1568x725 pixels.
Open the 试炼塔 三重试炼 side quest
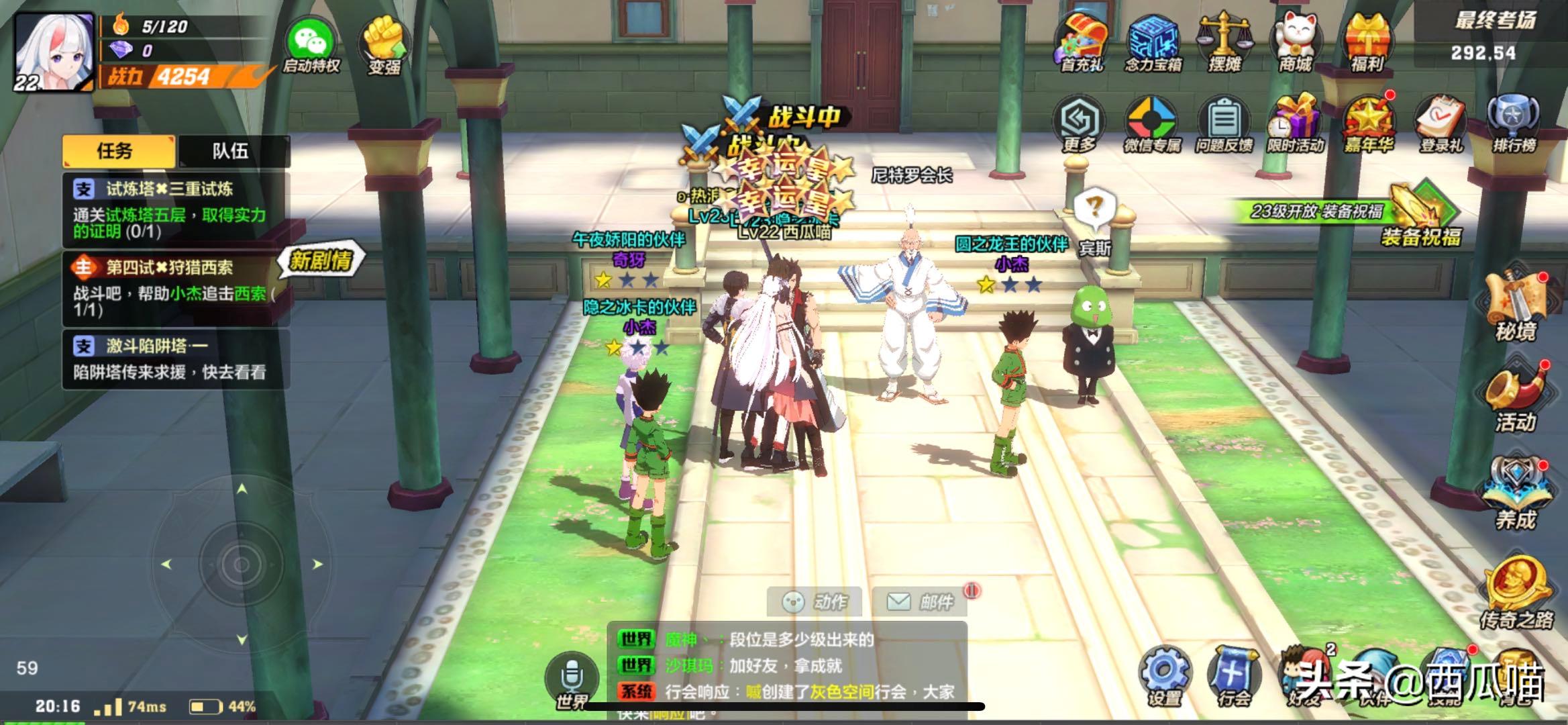[x=176, y=209]
